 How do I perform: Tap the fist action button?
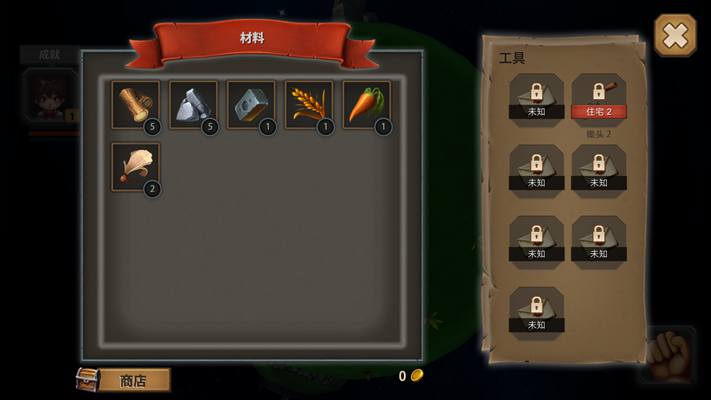coord(670,355)
